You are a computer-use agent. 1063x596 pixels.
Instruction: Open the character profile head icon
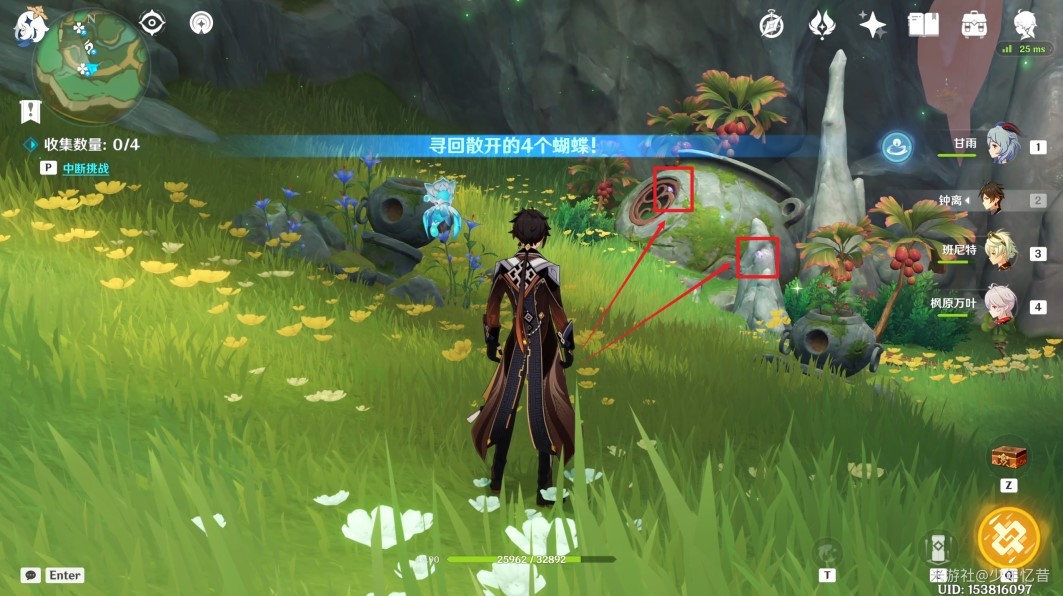tap(1026, 24)
